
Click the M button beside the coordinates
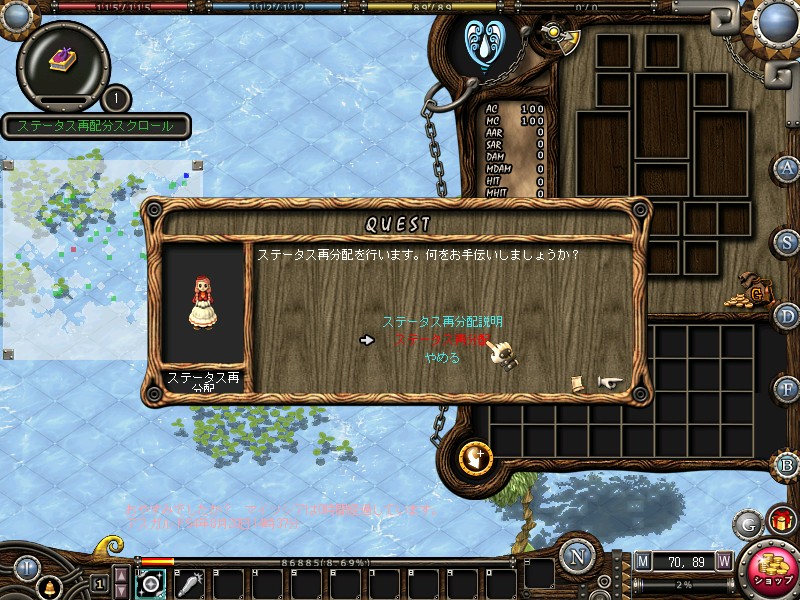[642, 562]
